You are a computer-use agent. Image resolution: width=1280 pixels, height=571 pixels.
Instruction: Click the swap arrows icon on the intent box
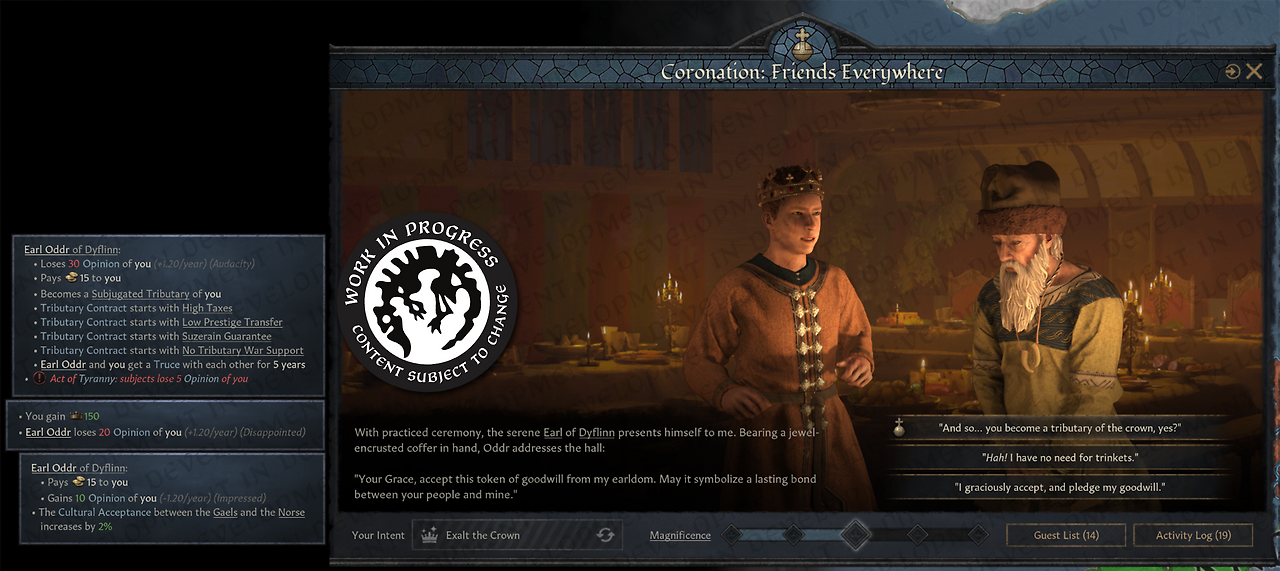pyautogui.click(x=605, y=535)
